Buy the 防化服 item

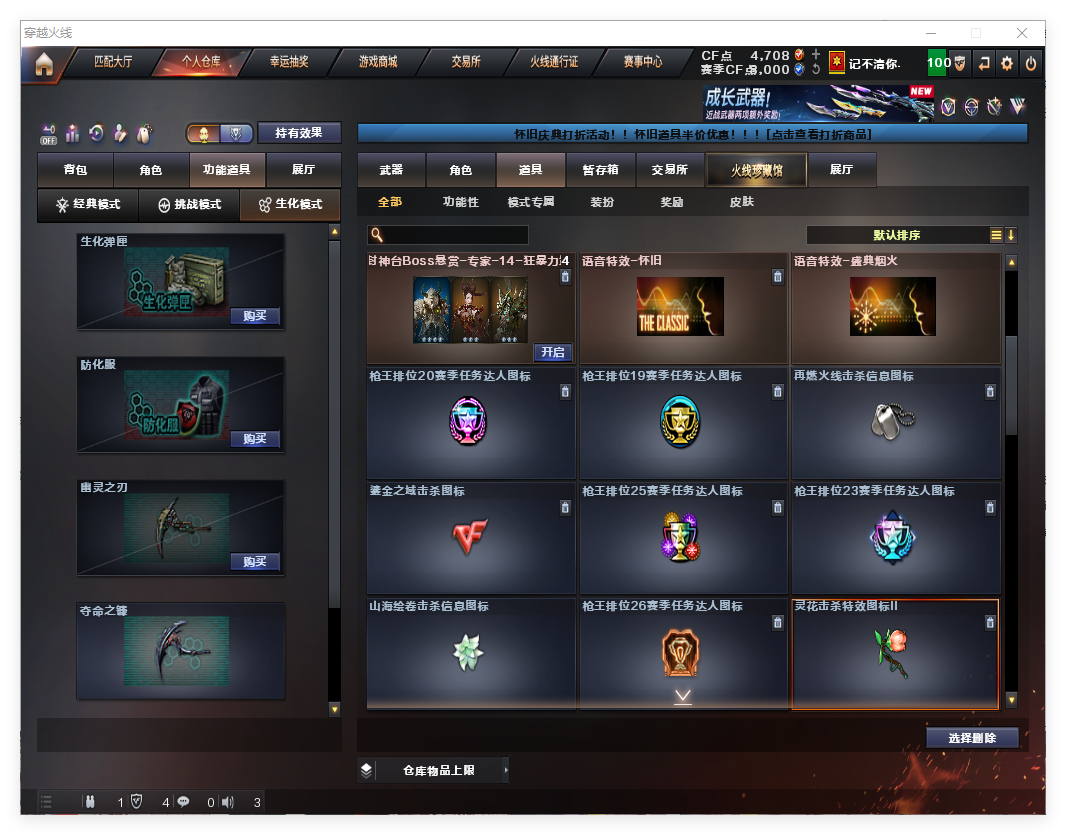pos(254,439)
